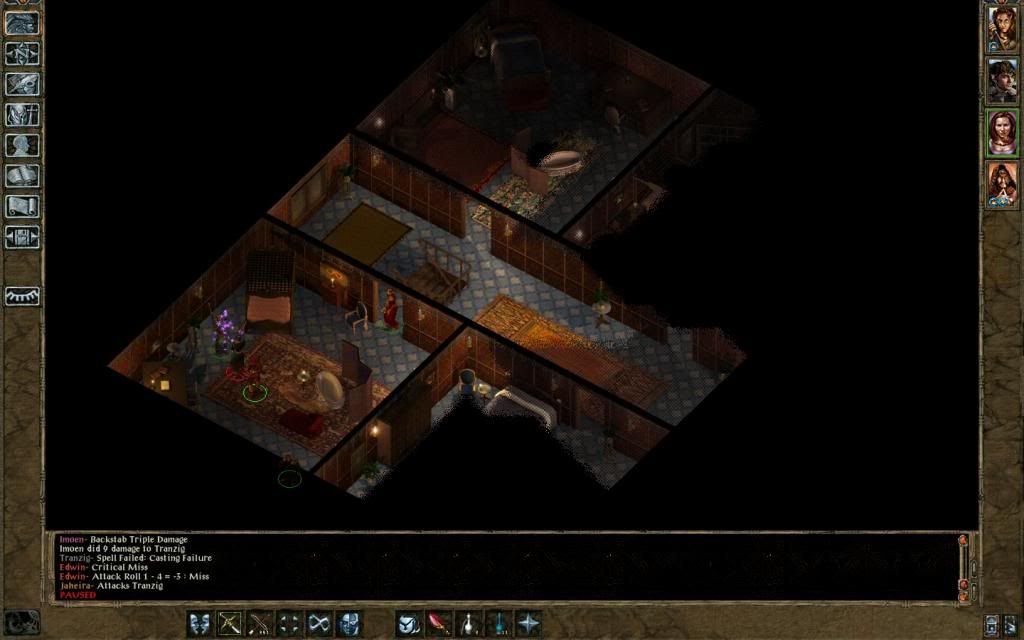Image resolution: width=1024 pixels, height=640 pixels.
Task: Select the red-haired woman's portrait
Action: click(1002, 133)
